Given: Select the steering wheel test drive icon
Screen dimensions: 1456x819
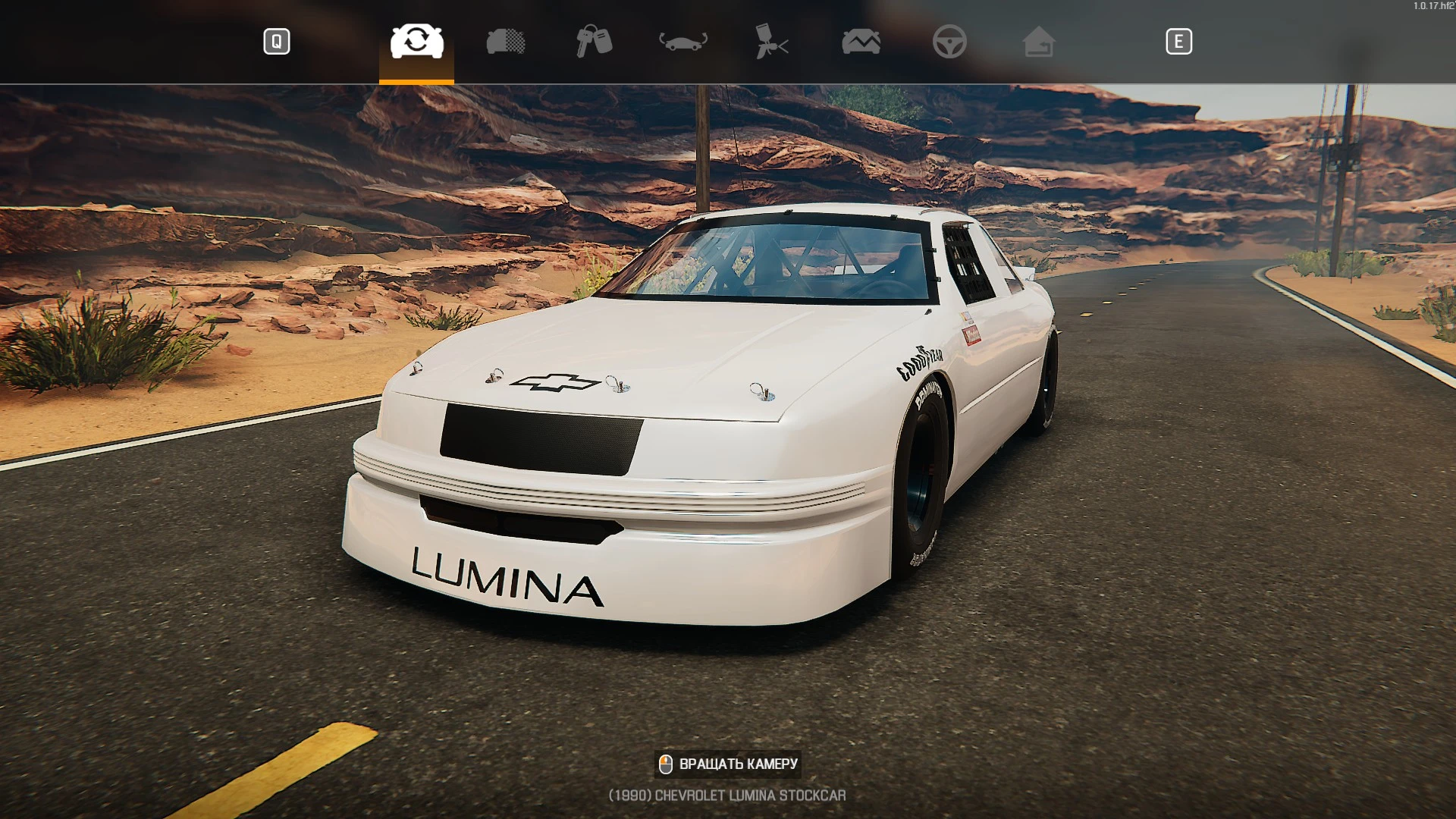Looking at the screenshot, I should tap(950, 42).
